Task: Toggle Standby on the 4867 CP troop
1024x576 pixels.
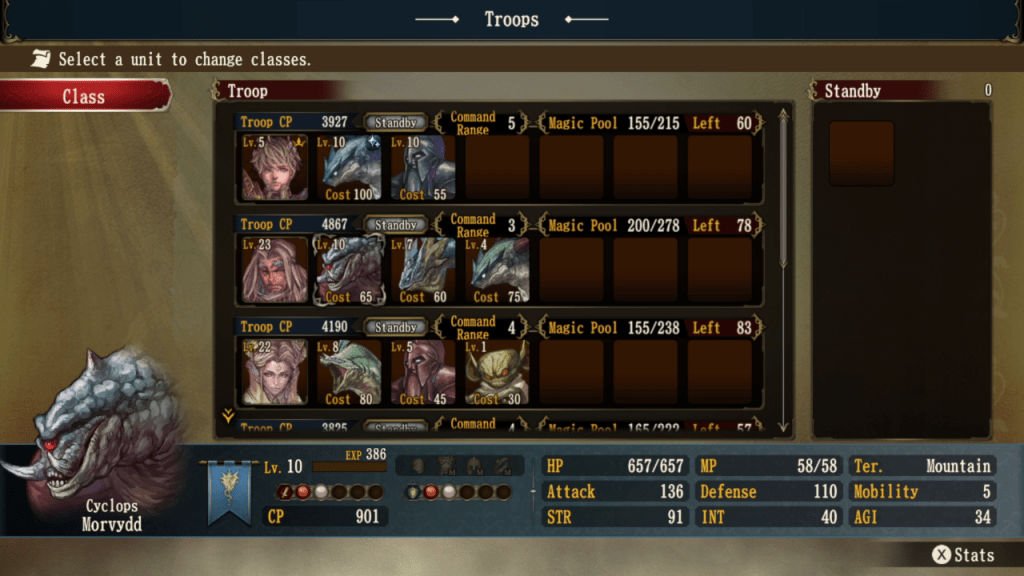Action: [x=395, y=225]
